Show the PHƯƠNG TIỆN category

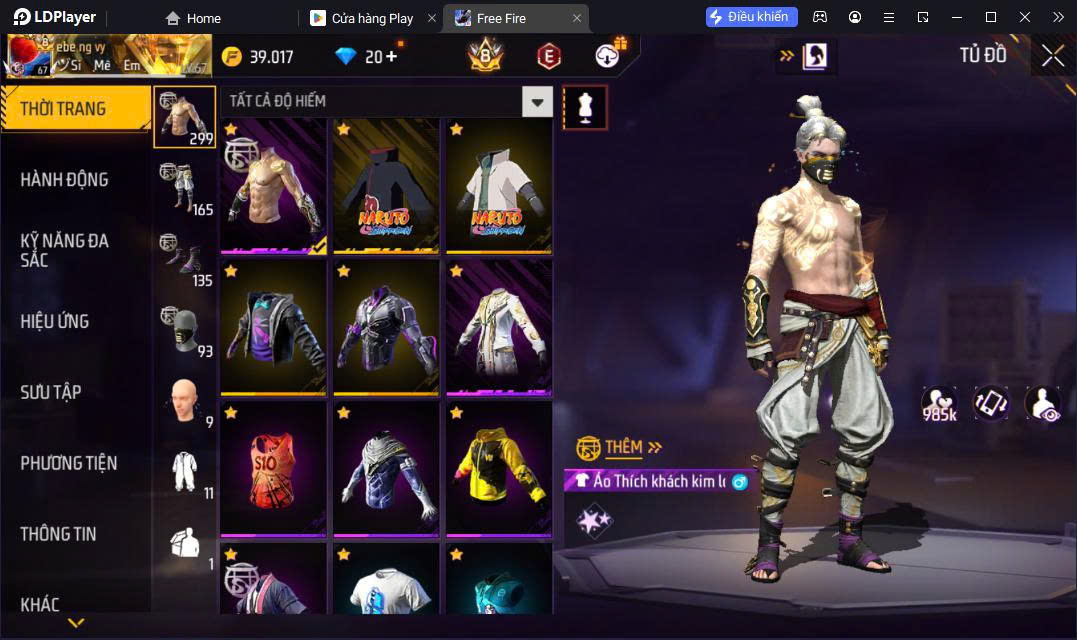(x=68, y=463)
